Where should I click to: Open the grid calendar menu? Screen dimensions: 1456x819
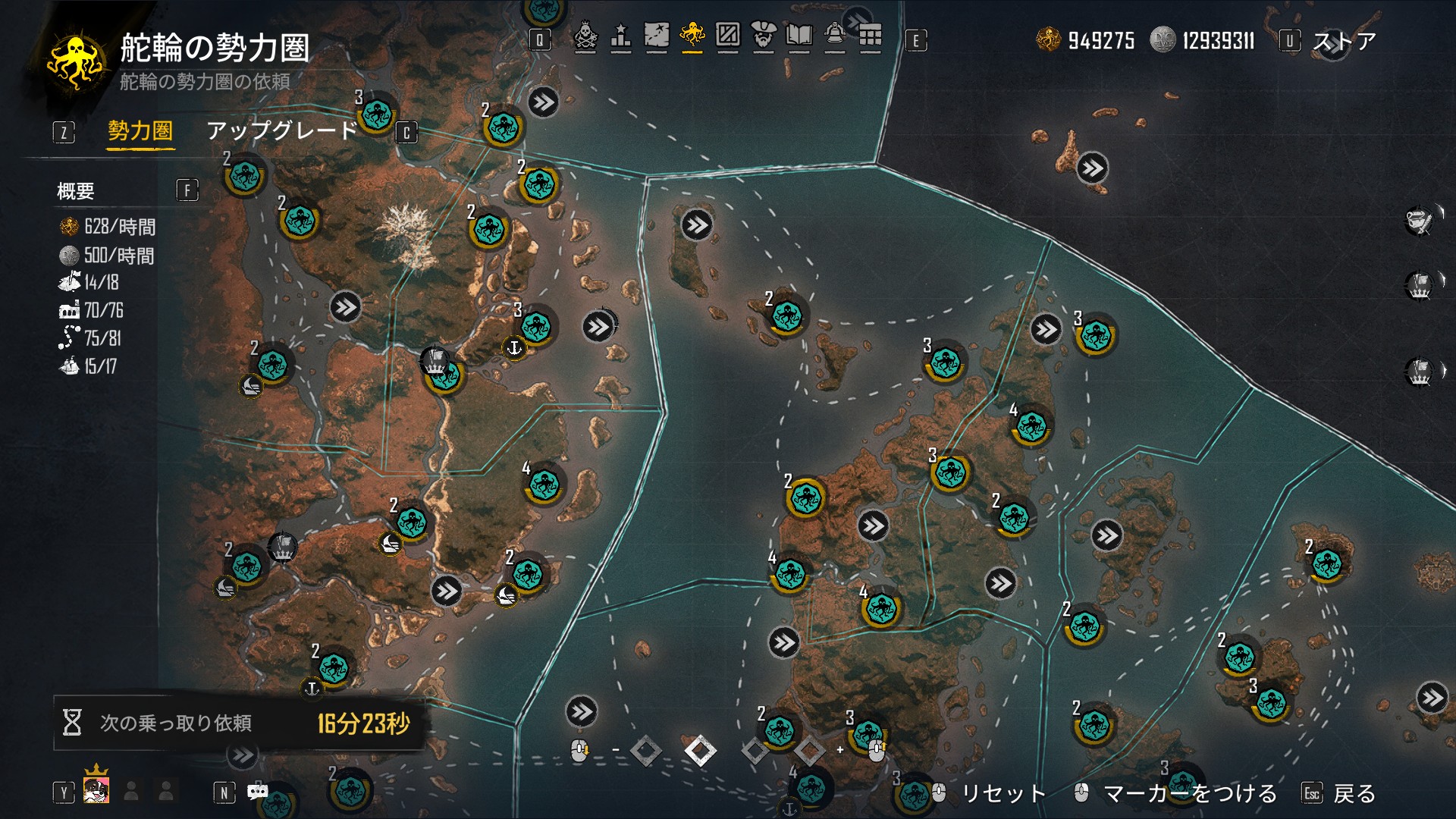pyautogui.click(x=870, y=36)
